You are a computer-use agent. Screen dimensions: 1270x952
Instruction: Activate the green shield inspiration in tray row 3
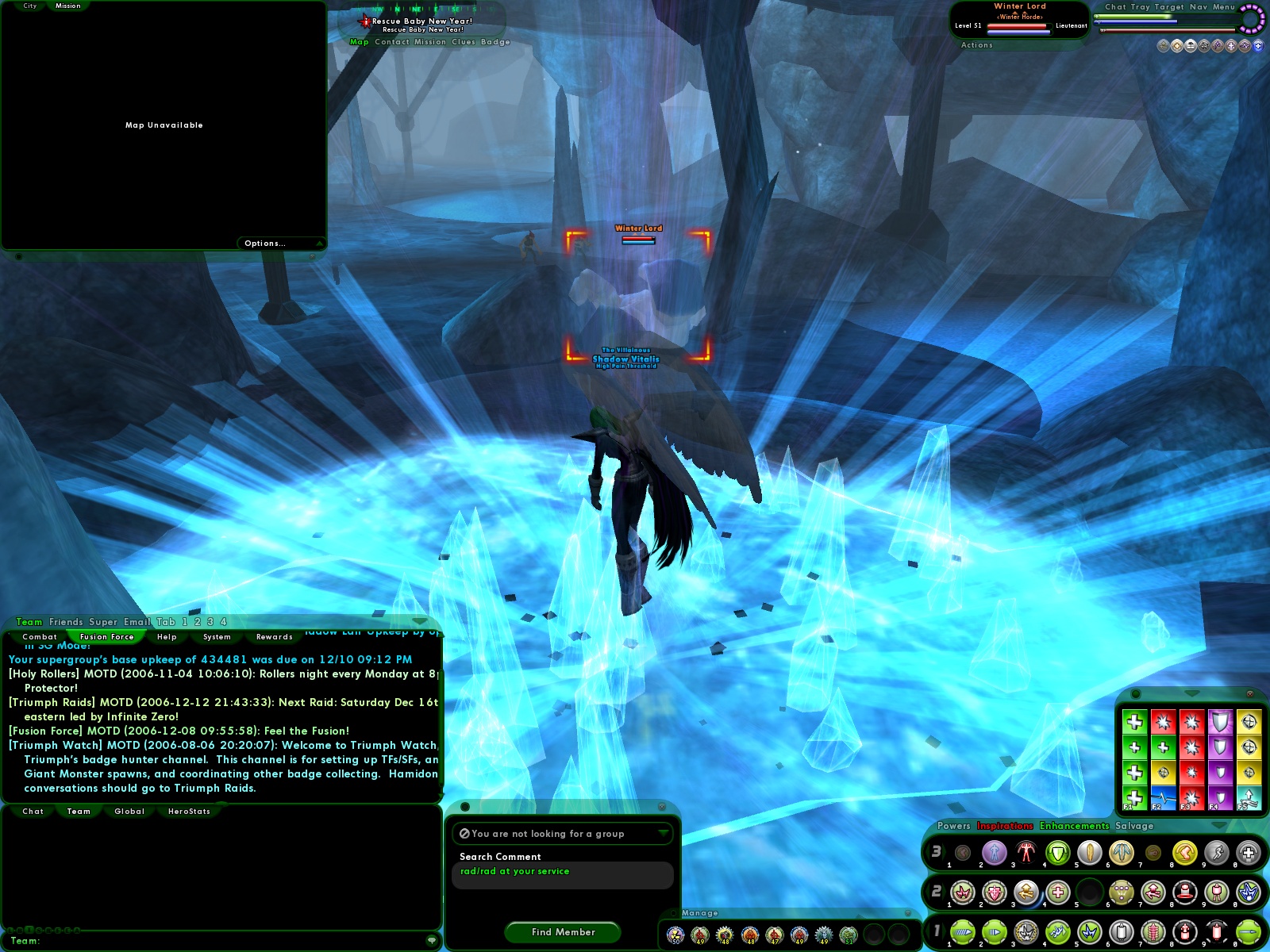(1056, 852)
